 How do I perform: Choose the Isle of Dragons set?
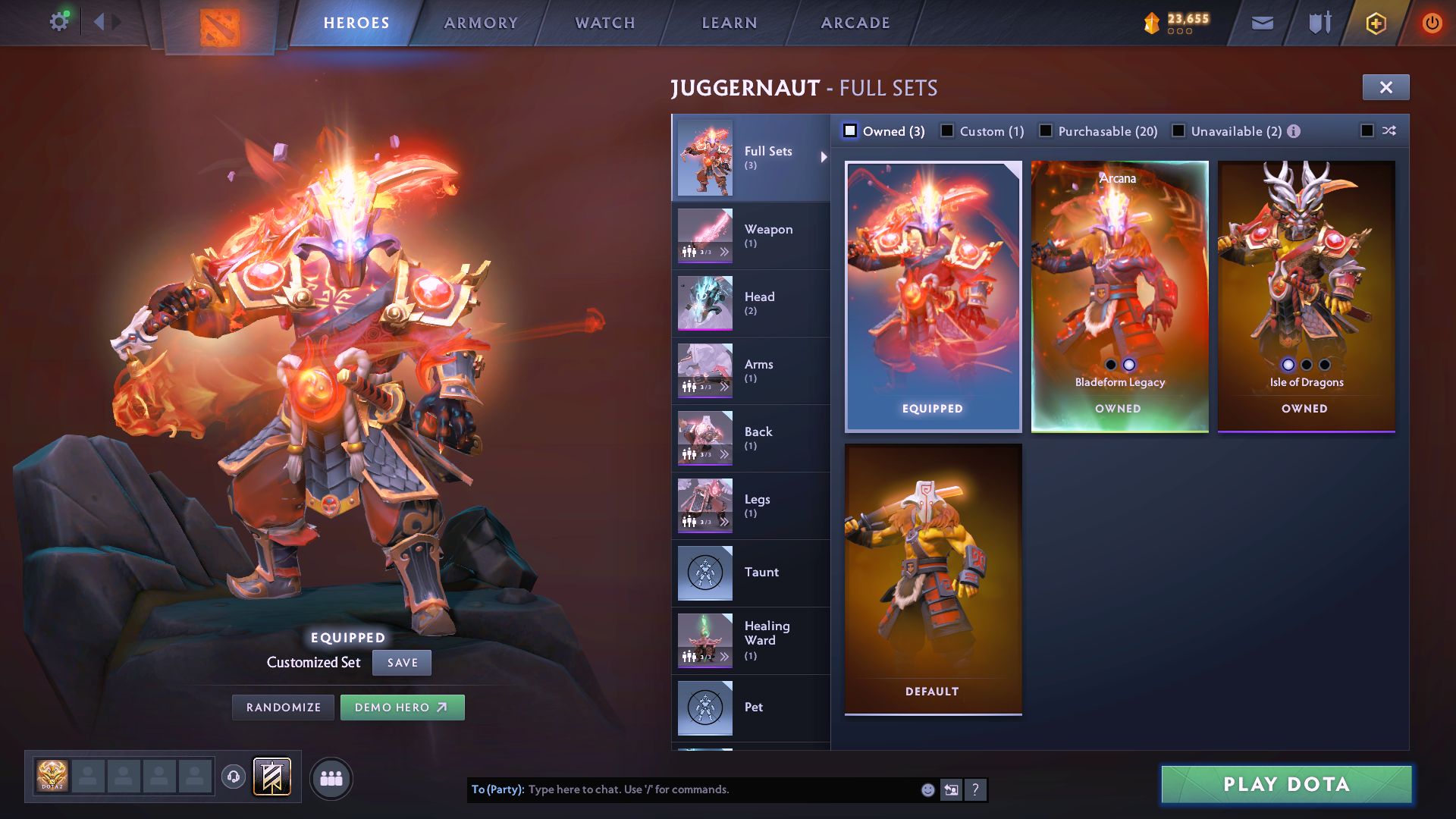pos(1306,296)
